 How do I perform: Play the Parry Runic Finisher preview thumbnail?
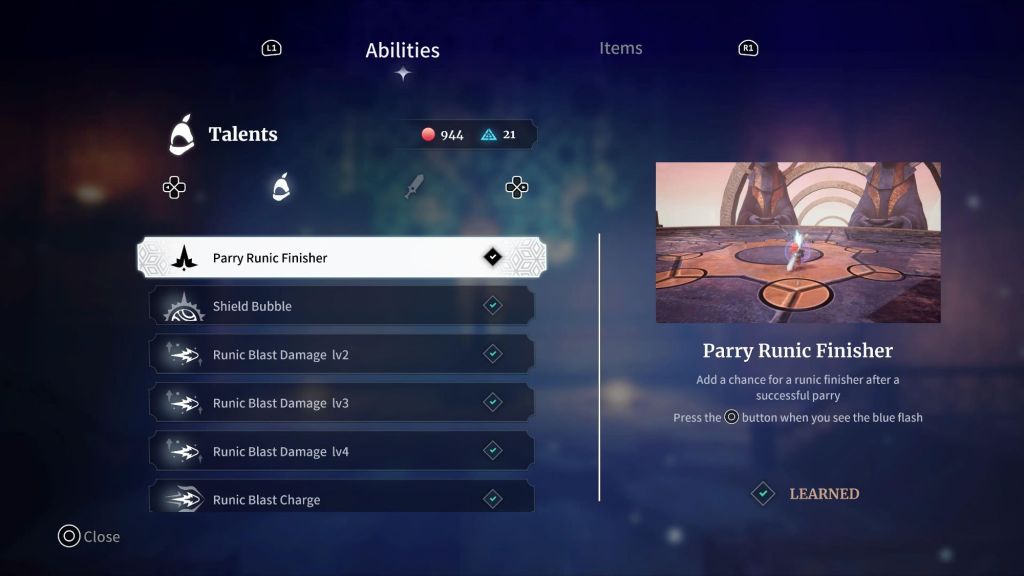(x=798, y=243)
